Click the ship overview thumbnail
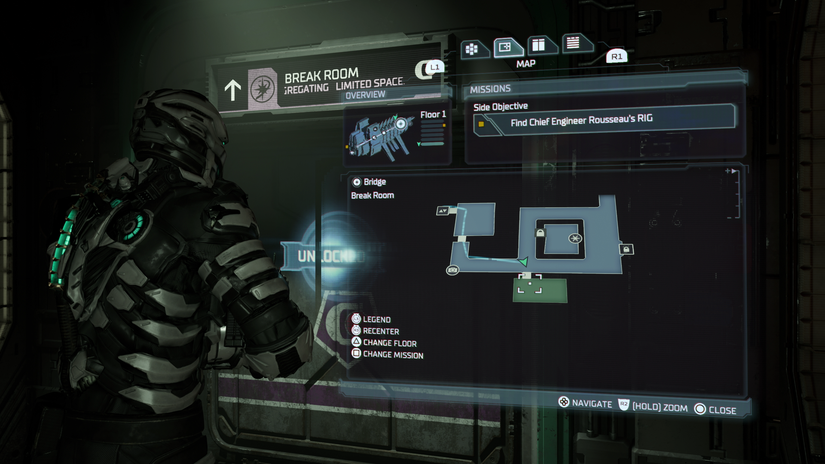This screenshot has width=825, height=464. coord(397,133)
